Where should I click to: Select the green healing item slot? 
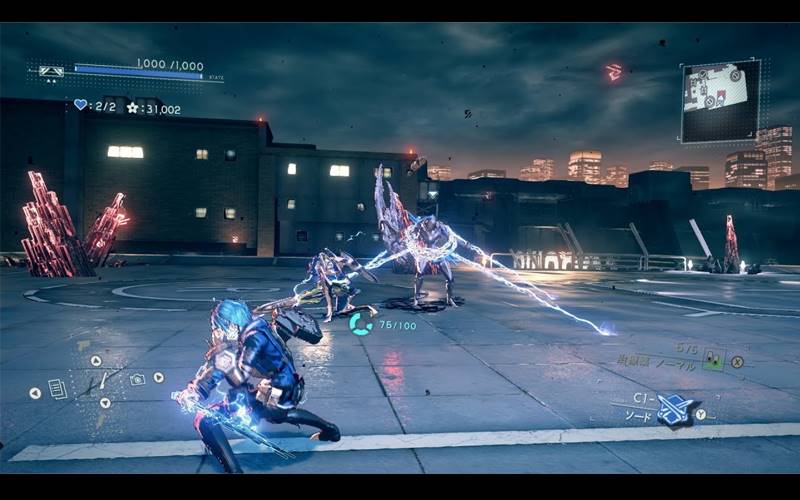coord(713,360)
